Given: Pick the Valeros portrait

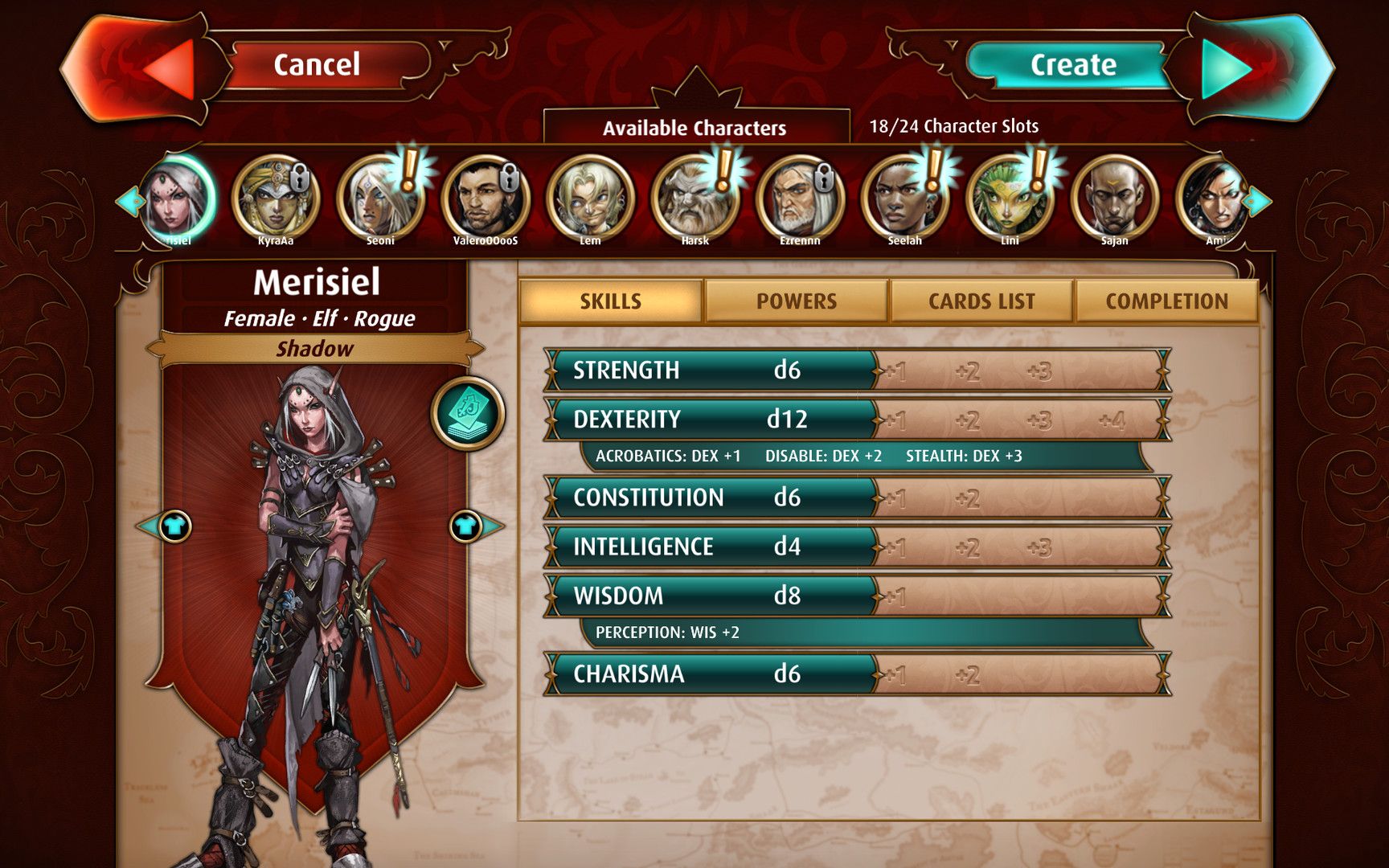Looking at the screenshot, I should pos(485,199).
